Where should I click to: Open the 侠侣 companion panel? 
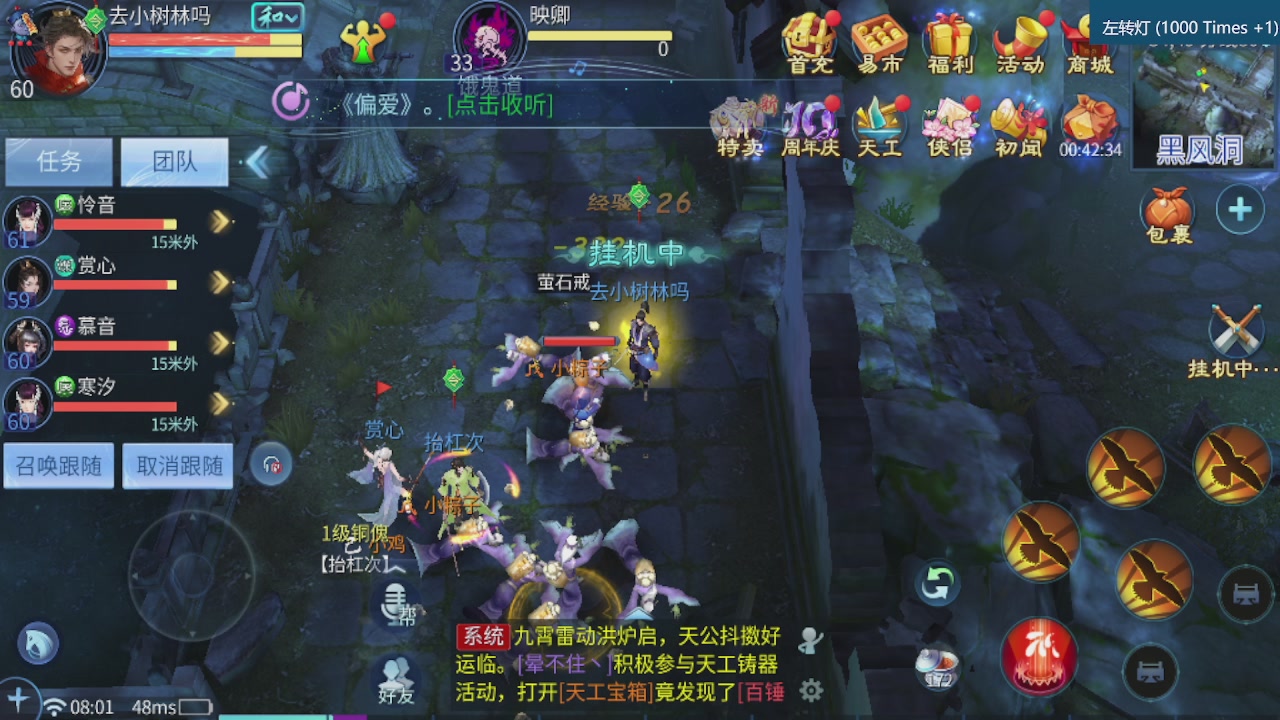tap(948, 128)
